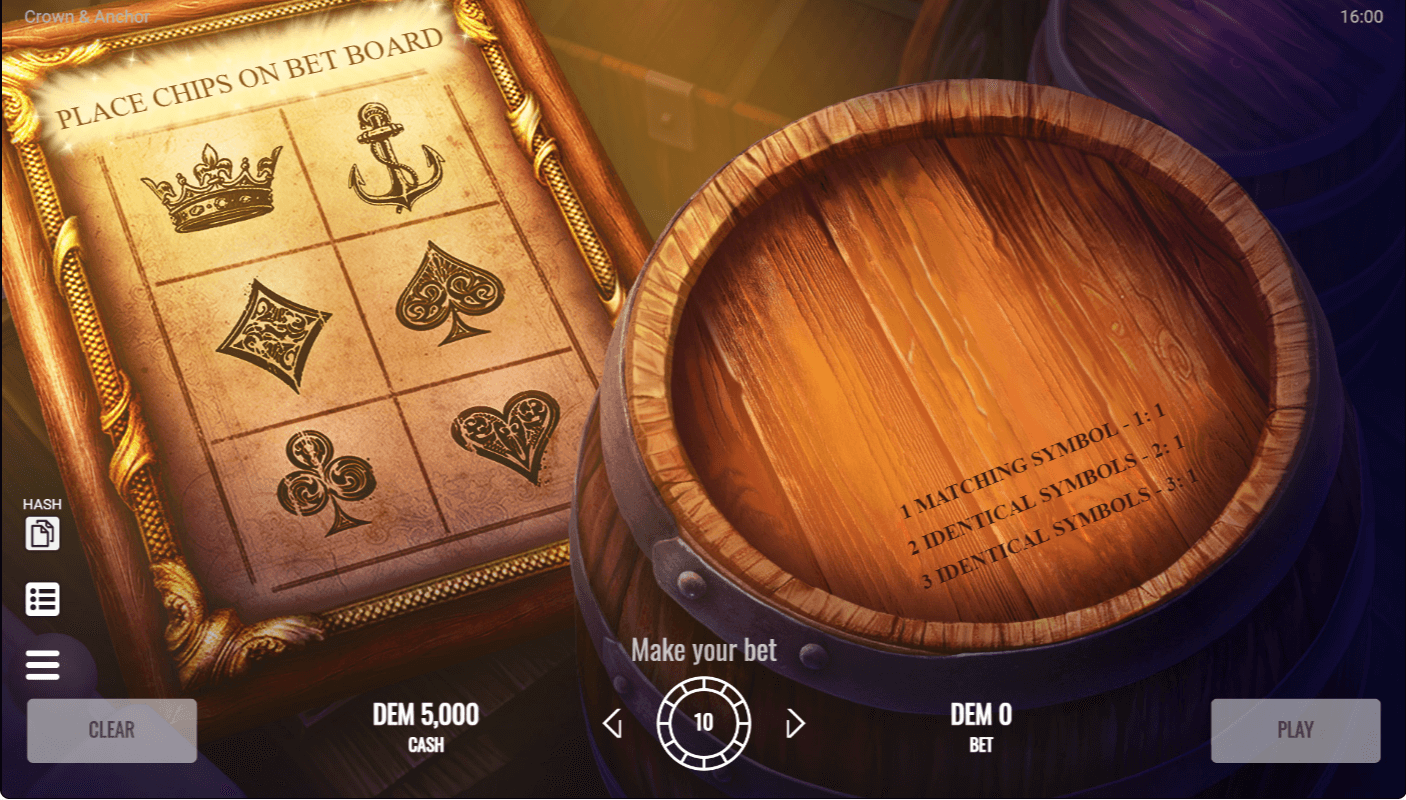1406x800 pixels.
Task: Place a chip on the crown symbol
Action: click(x=220, y=190)
